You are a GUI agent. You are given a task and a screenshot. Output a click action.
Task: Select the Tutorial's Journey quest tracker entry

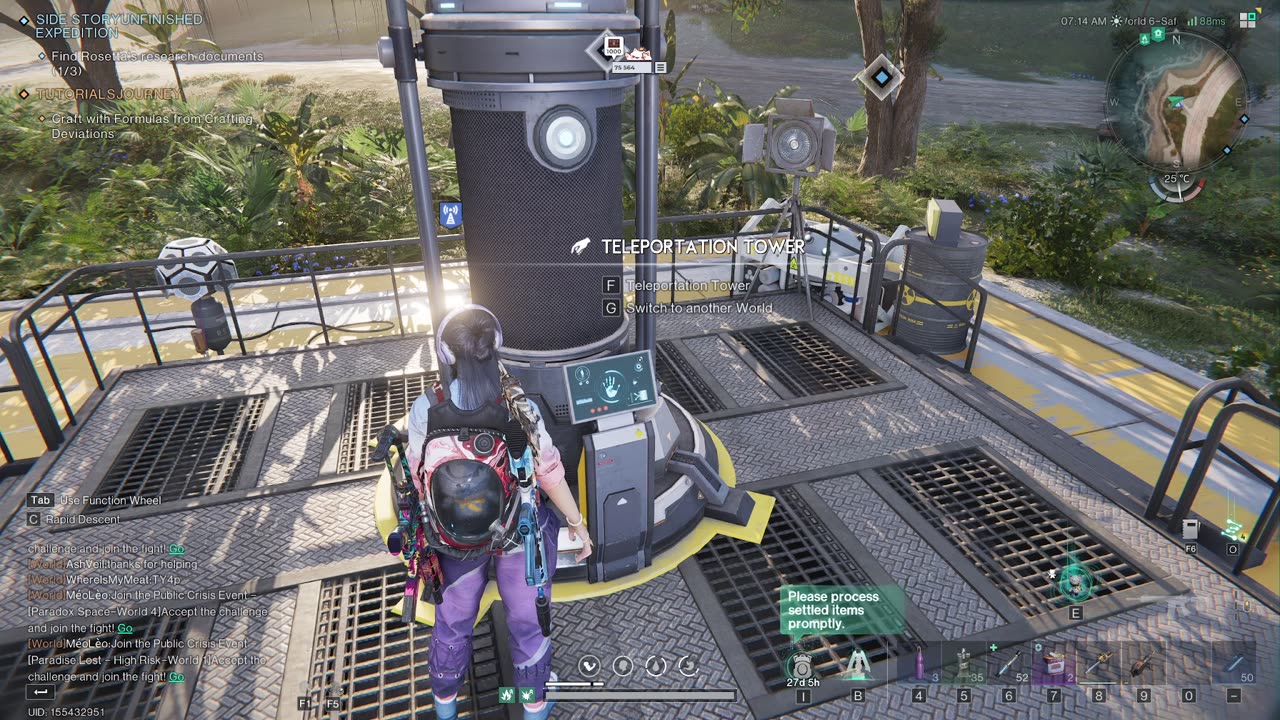pyautogui.click(x=109, y=94)
